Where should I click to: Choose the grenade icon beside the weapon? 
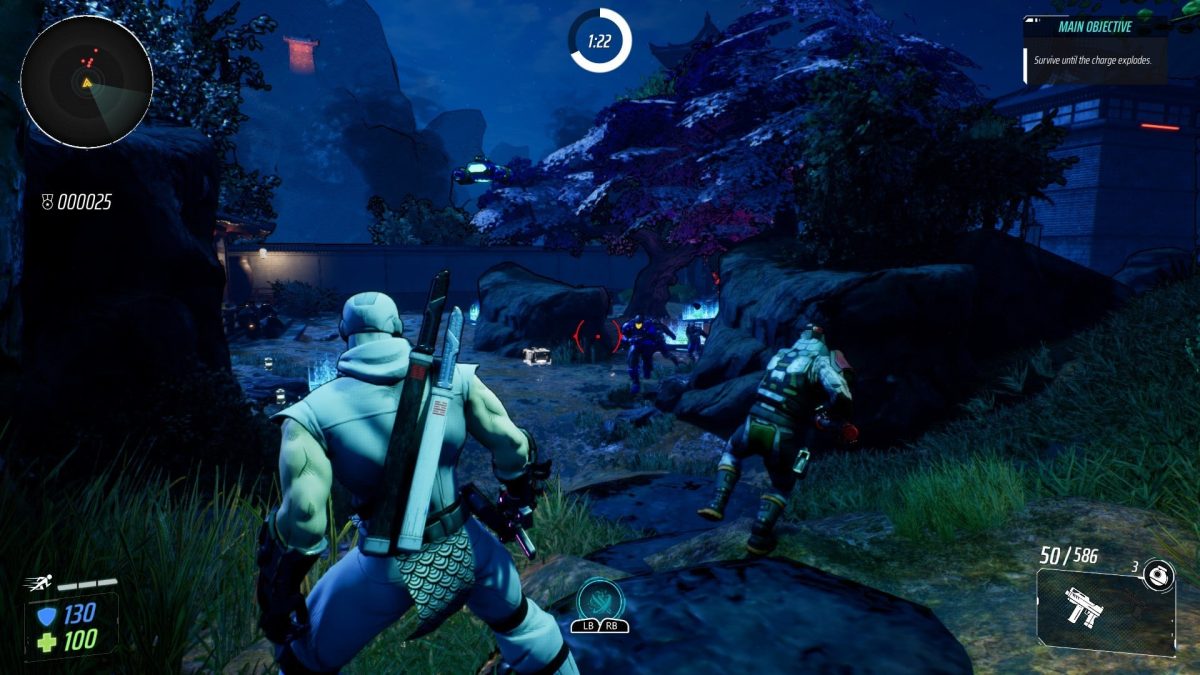[1159, 574]
